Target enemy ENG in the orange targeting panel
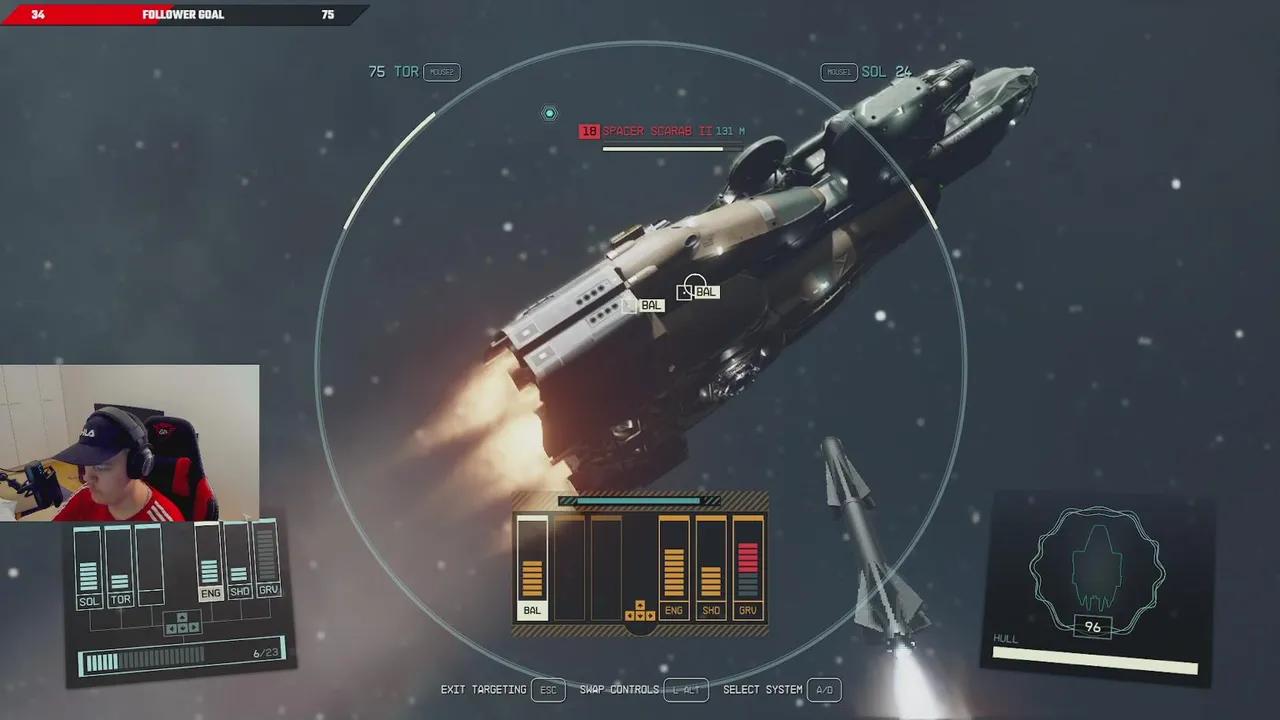The image size is (1280, 720). point(674,569)
